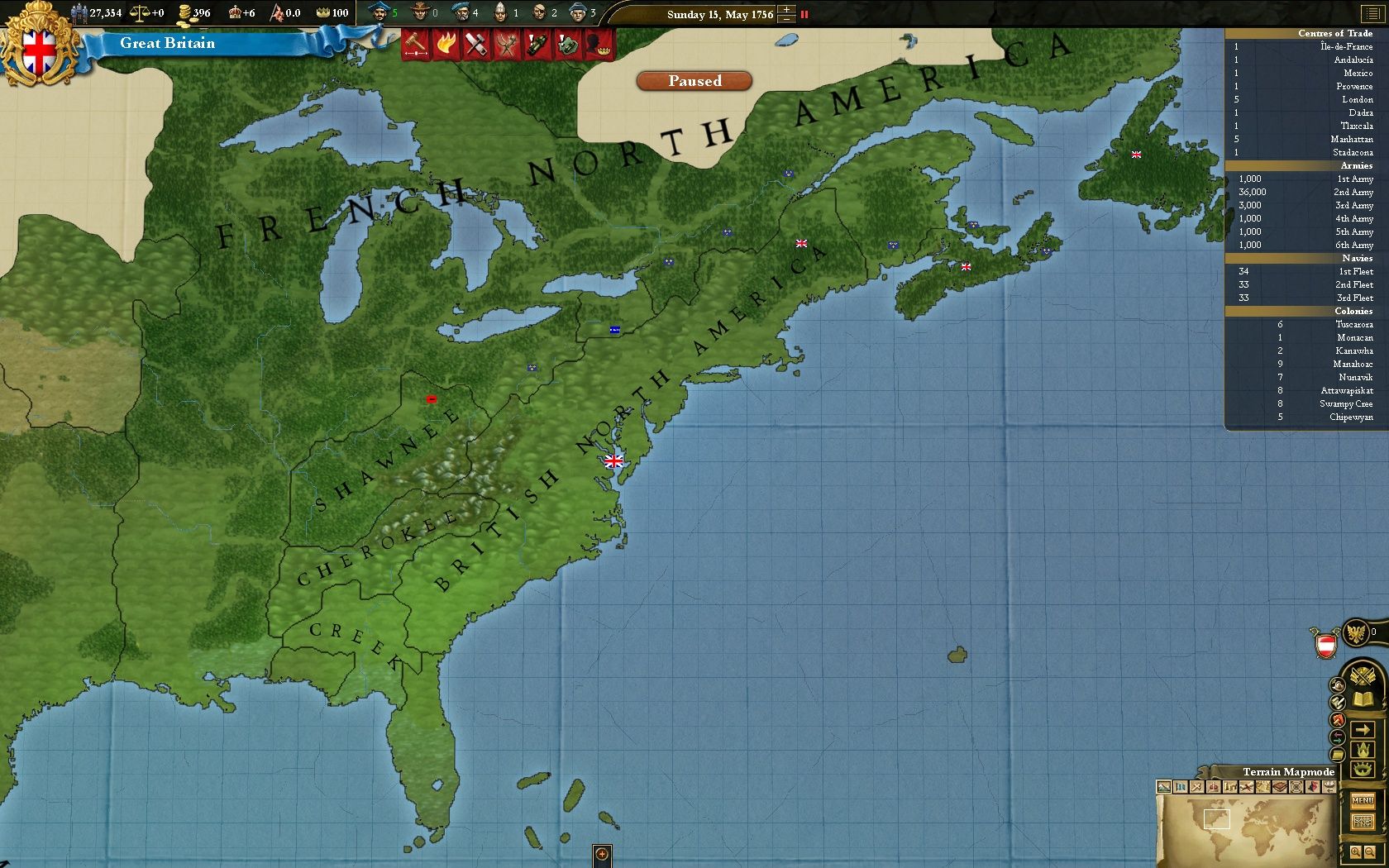1389x868 pixels.
Task: Click the white viewport rectangle on the minimap
Action: point(1217,819)
